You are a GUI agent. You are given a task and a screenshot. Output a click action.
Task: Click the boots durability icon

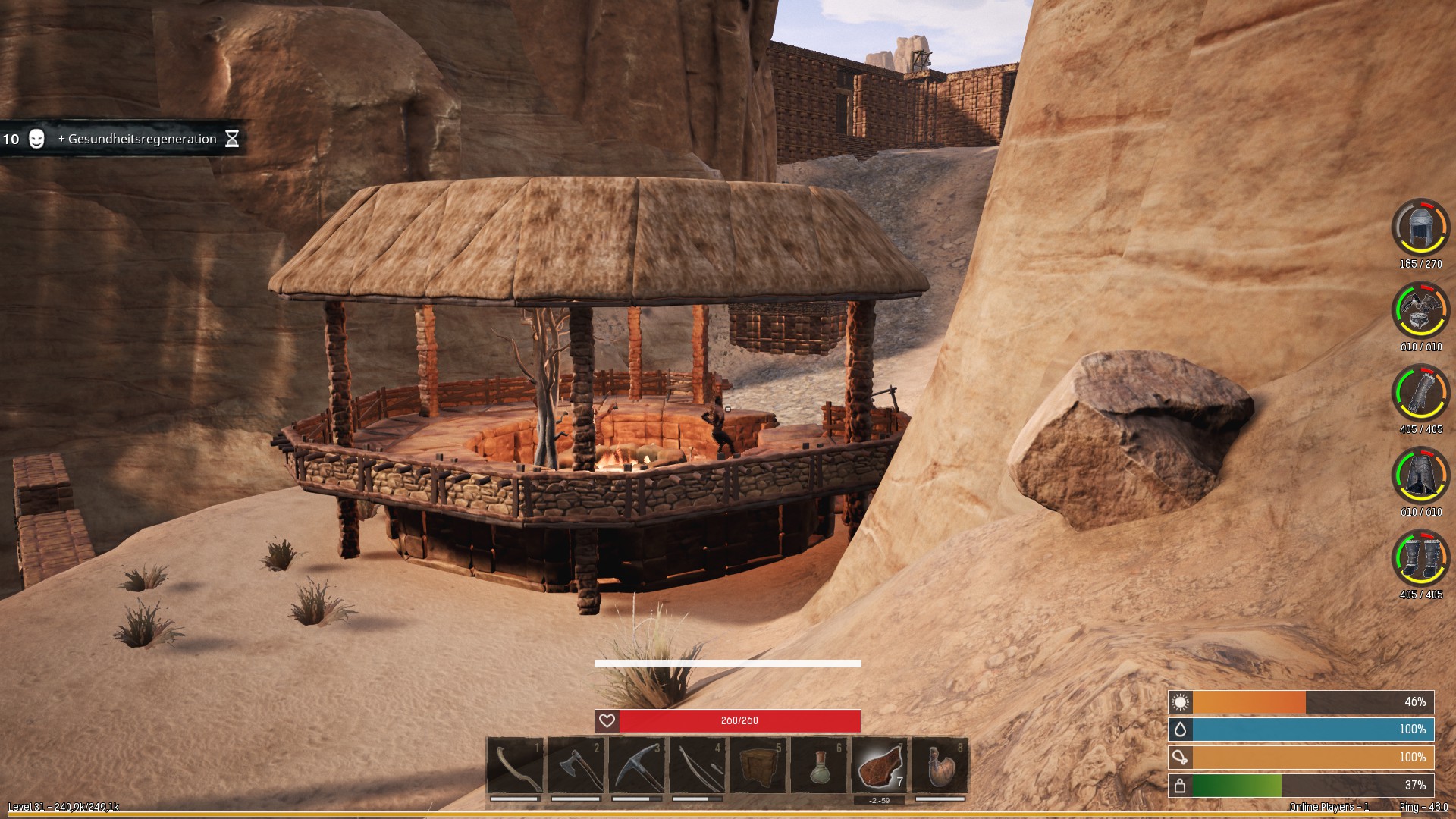click(x=1420, y=557)
